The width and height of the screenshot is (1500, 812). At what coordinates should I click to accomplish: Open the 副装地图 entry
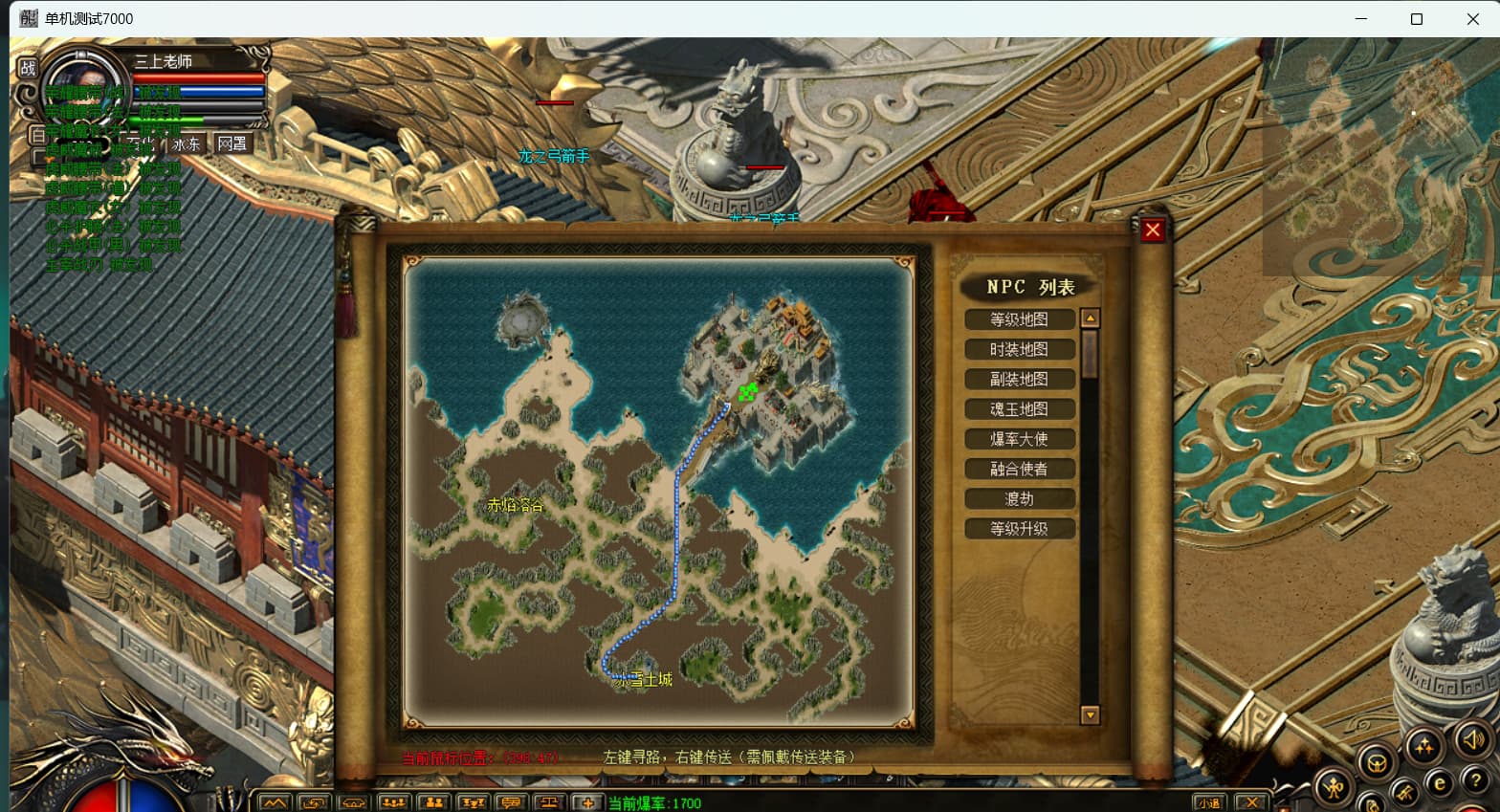pyautogui.click(x=1019, y=379)
